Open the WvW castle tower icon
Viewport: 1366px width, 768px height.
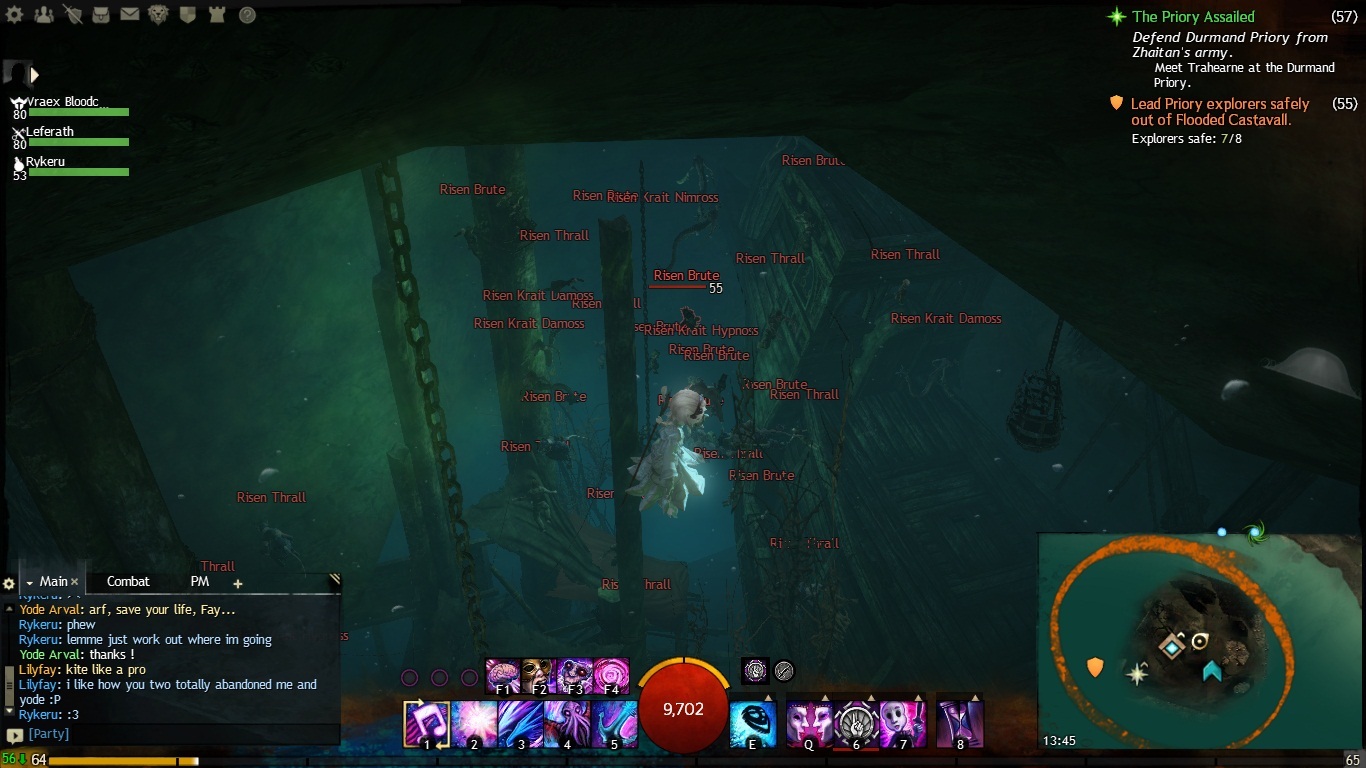(216, 15)
